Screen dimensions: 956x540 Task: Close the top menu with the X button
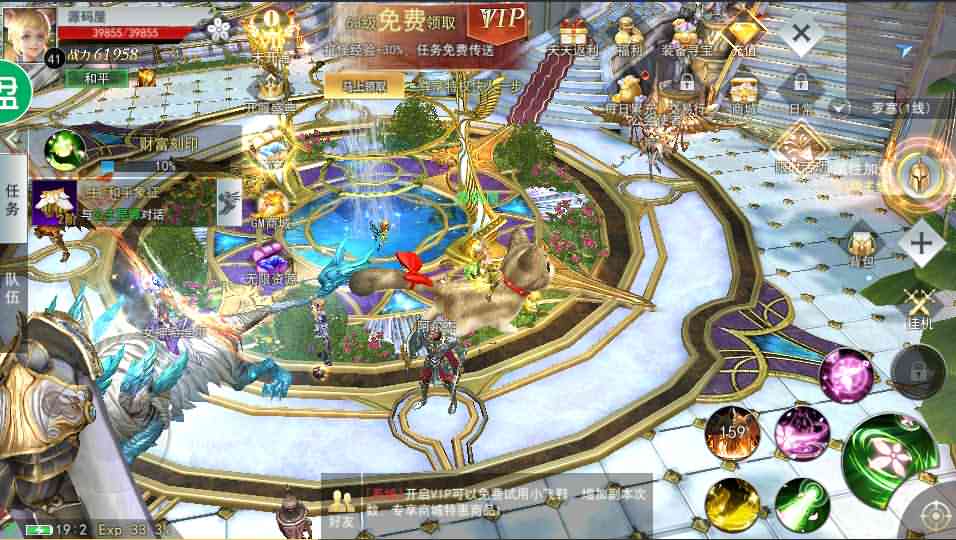pos(800,36)
